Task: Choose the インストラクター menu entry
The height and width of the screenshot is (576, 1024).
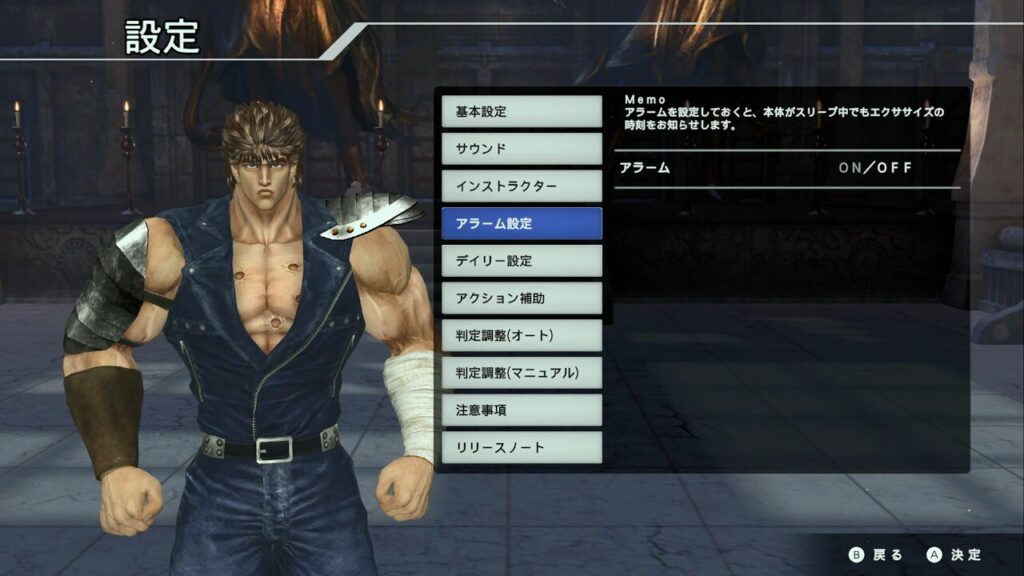Action: pos(521,186)
